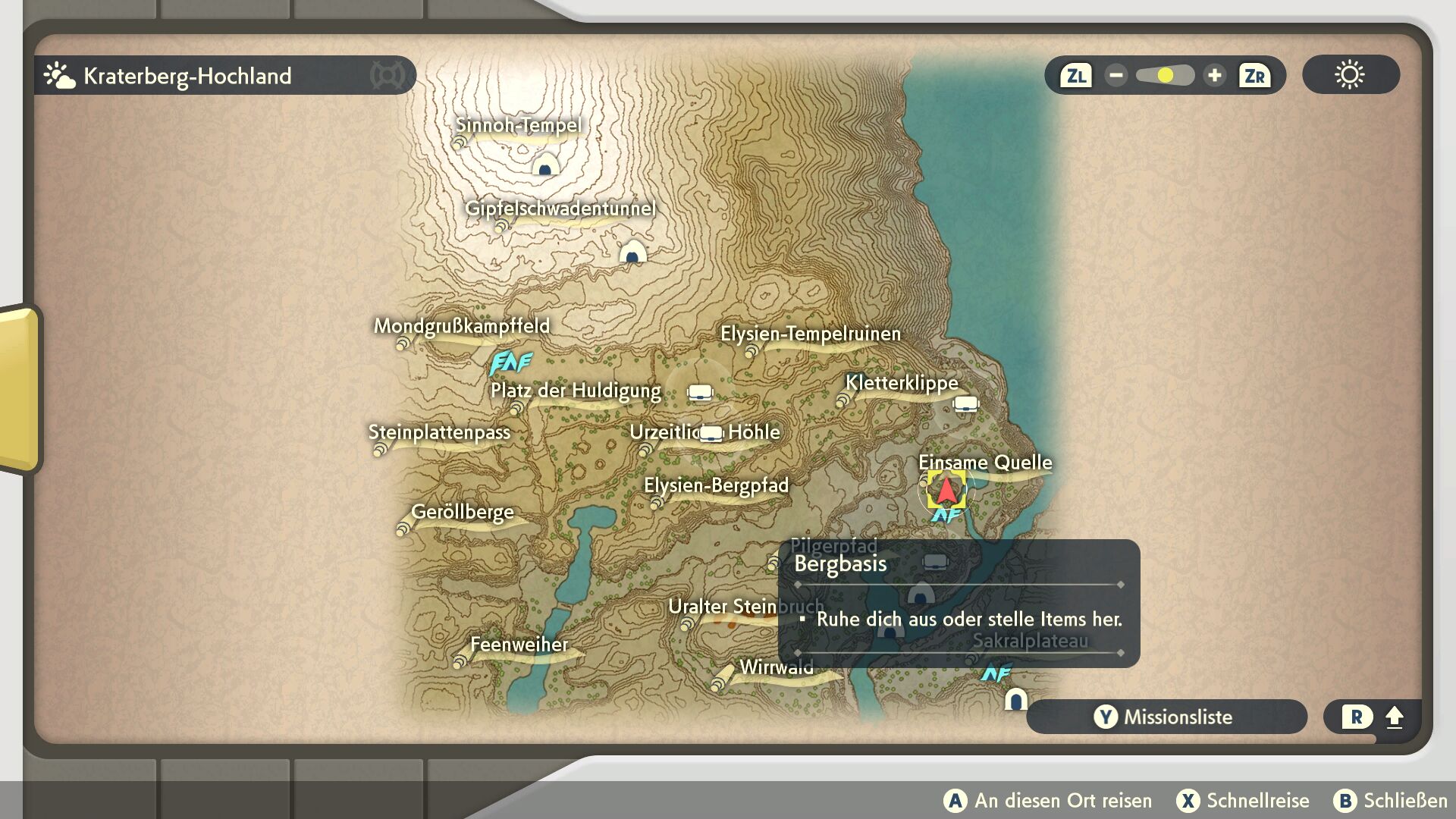Close the map with Schließen

(x=1391, y=801)
